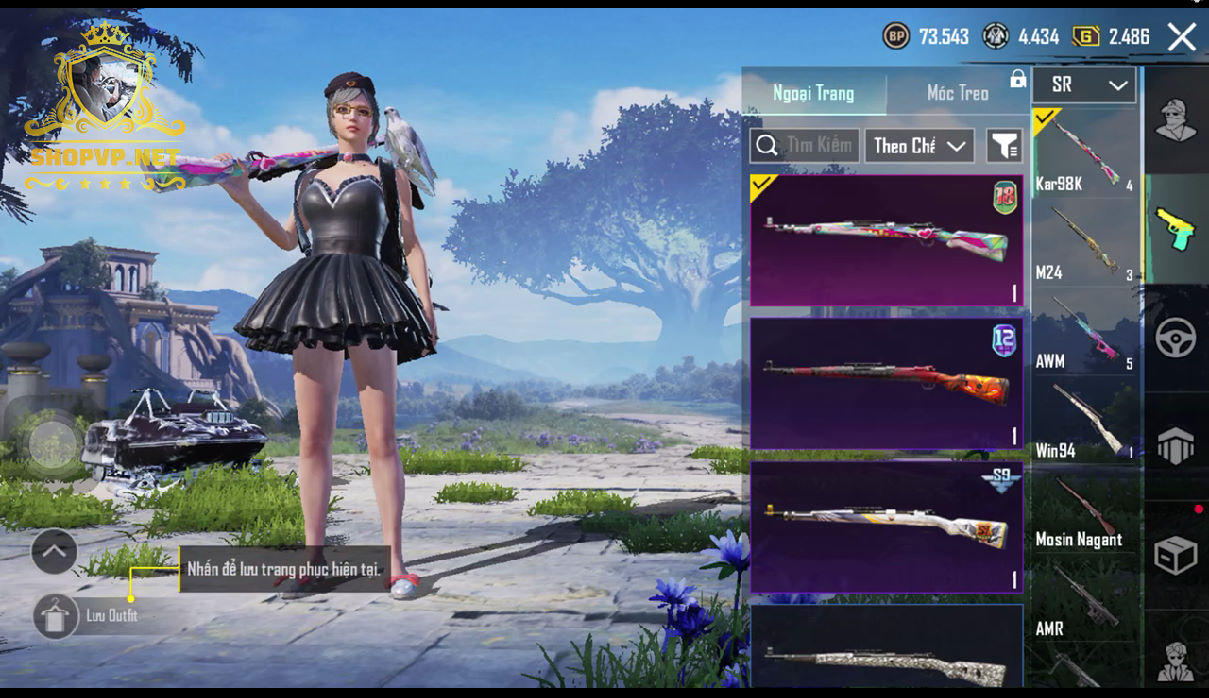
Task: Select the colorful level 13 Kar98K skin
Action: point(886,240)
